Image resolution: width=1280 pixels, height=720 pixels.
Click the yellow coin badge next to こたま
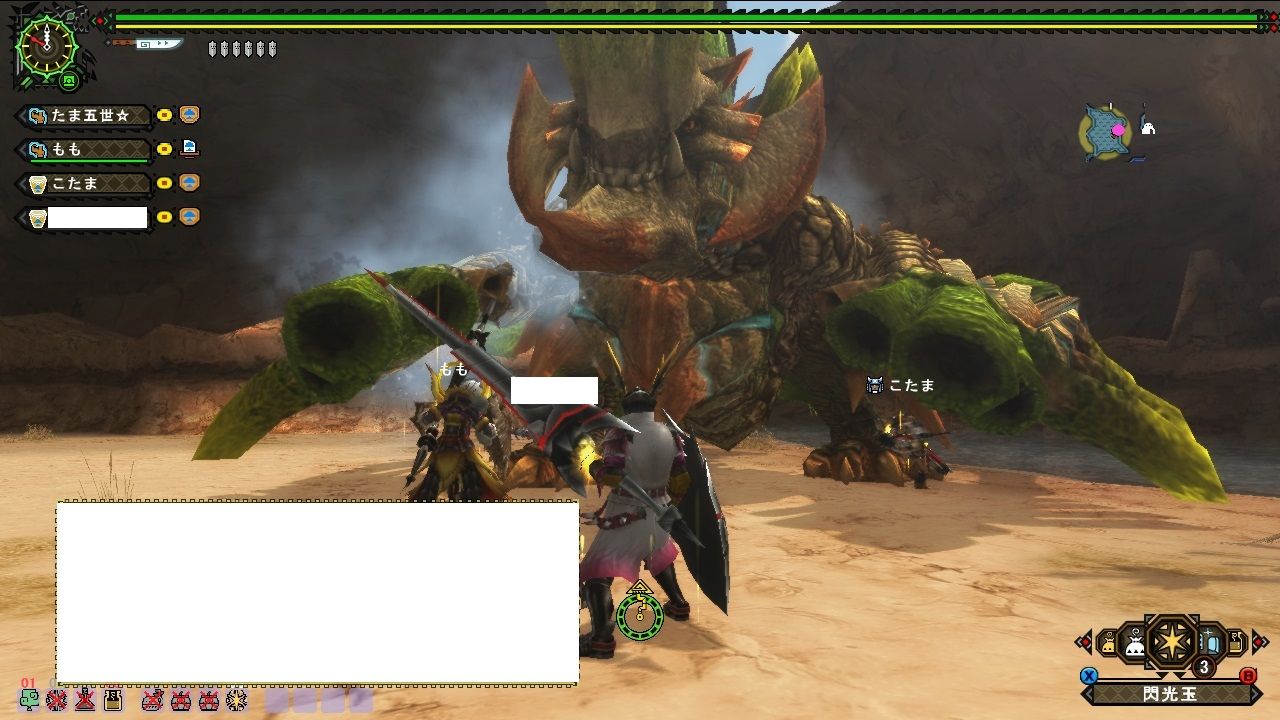164,182
